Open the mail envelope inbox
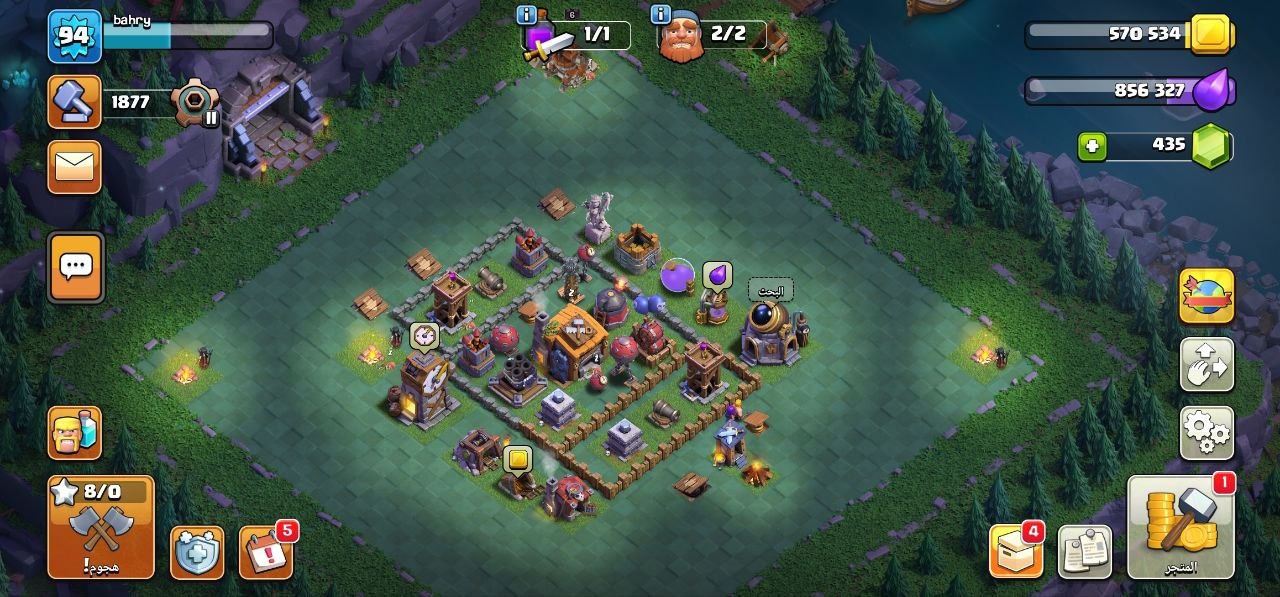The height and width of the screenshot is (597, 1280). click(x=75, y=166)
